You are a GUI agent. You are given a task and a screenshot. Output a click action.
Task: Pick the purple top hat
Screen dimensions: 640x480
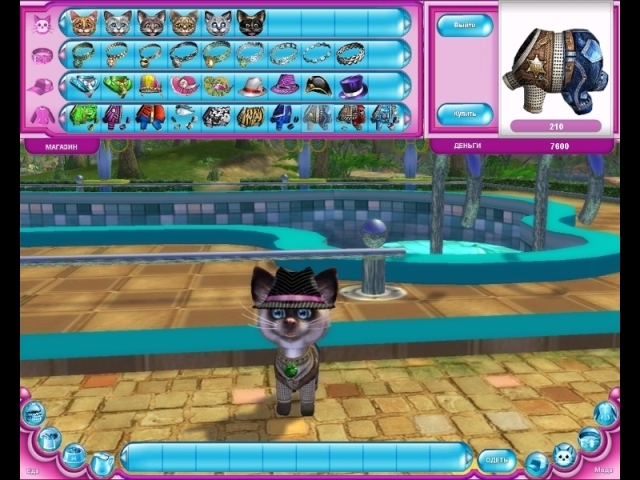point(352,86)
